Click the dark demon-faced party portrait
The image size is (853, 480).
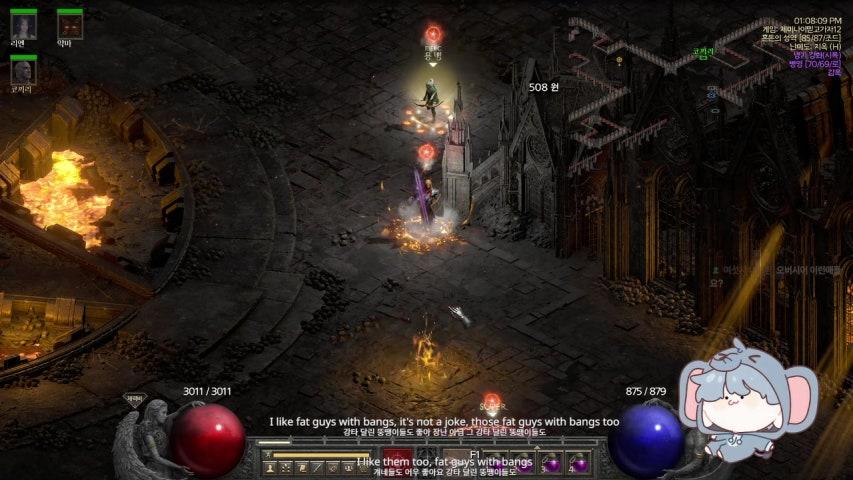(x=69, y=26)
